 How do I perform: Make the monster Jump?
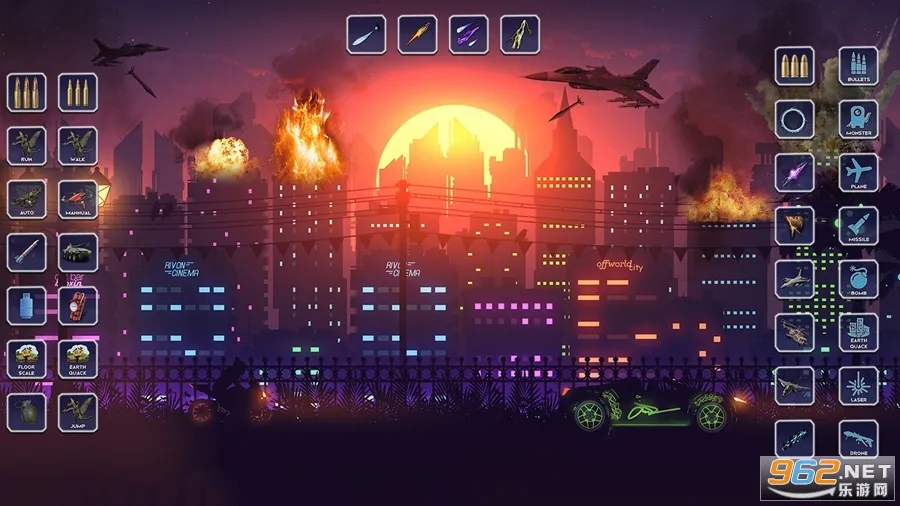[x=77, y=412]
